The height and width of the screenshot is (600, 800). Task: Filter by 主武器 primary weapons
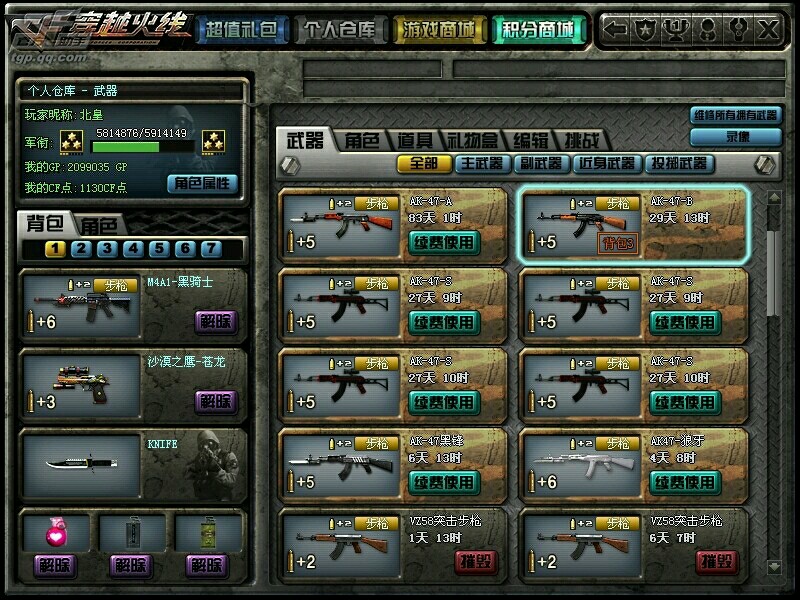(x=482, y=163)
